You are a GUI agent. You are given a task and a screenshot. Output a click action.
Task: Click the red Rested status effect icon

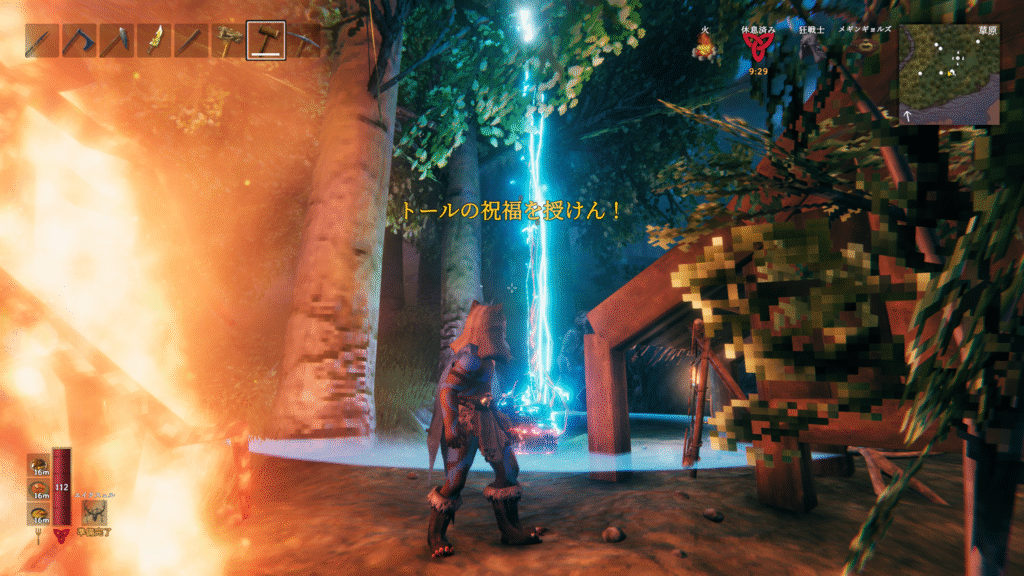[756, 50]
